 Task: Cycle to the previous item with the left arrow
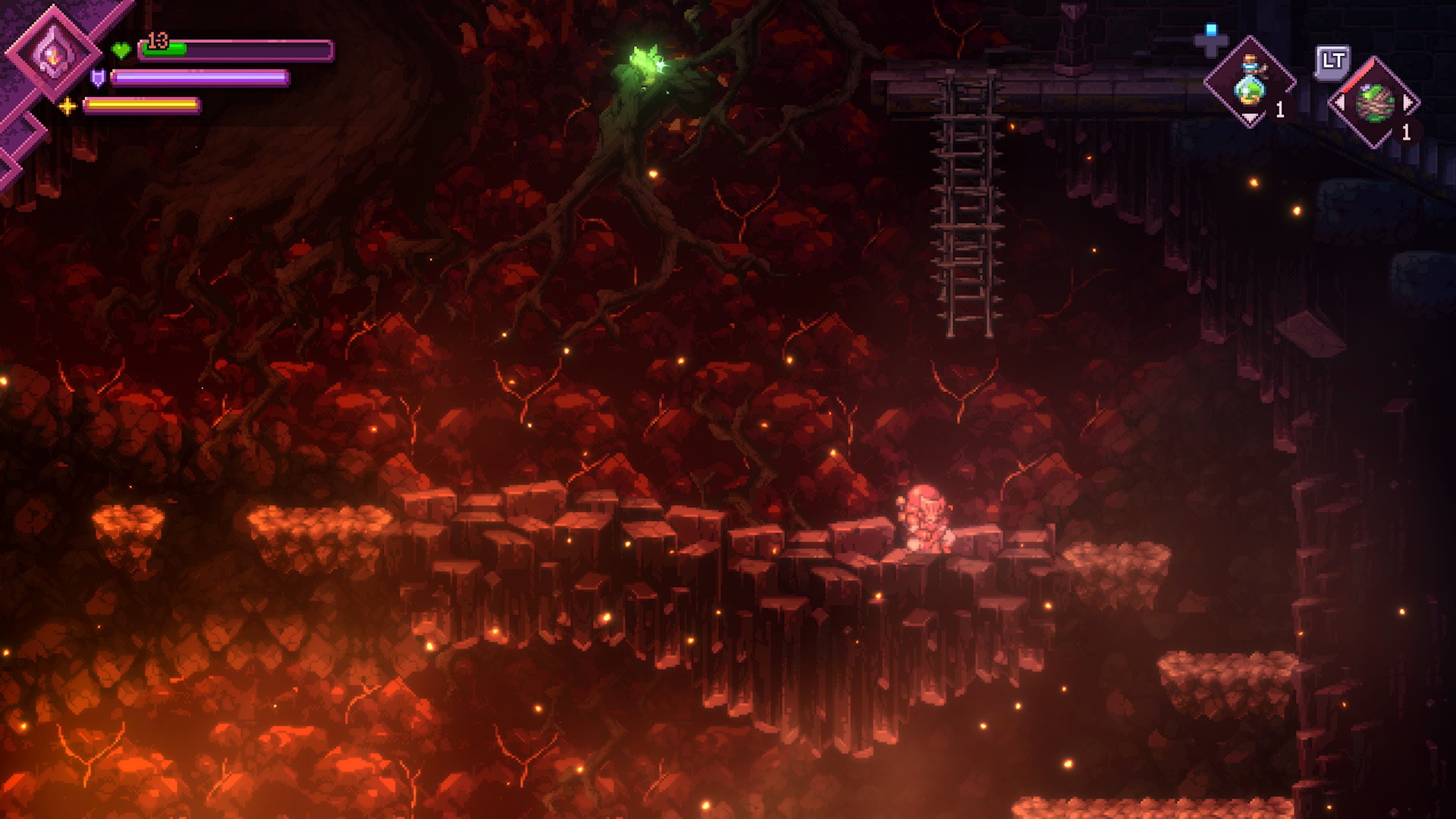pos(1340,102)
